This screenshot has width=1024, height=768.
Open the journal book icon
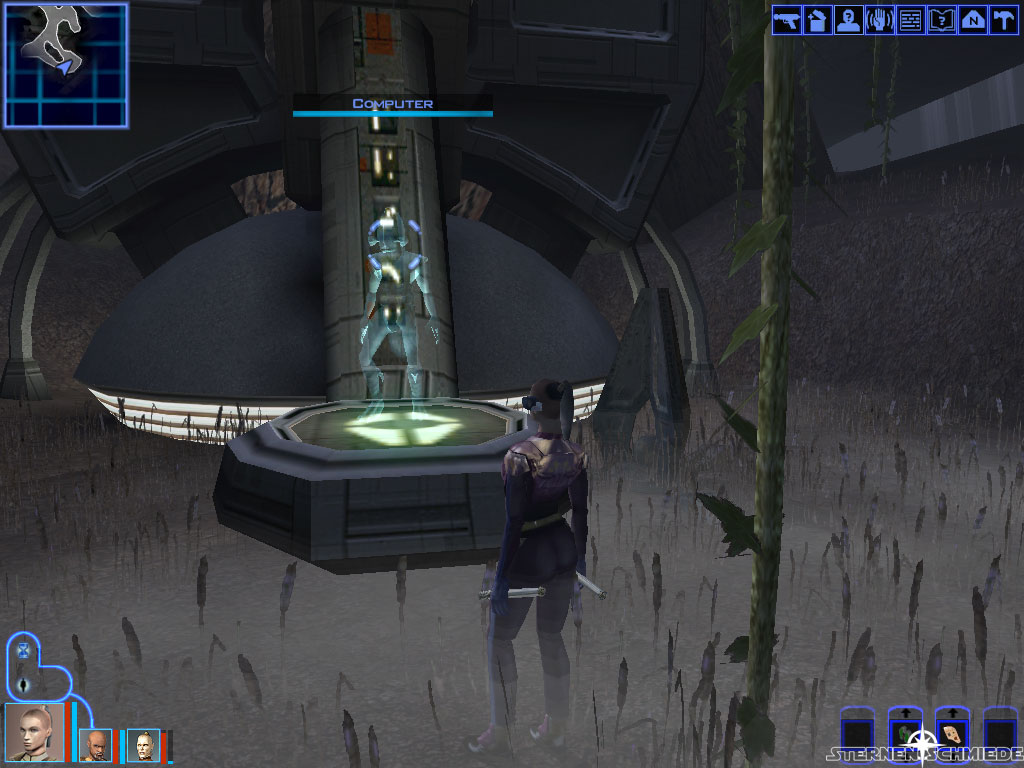point(941,20)
